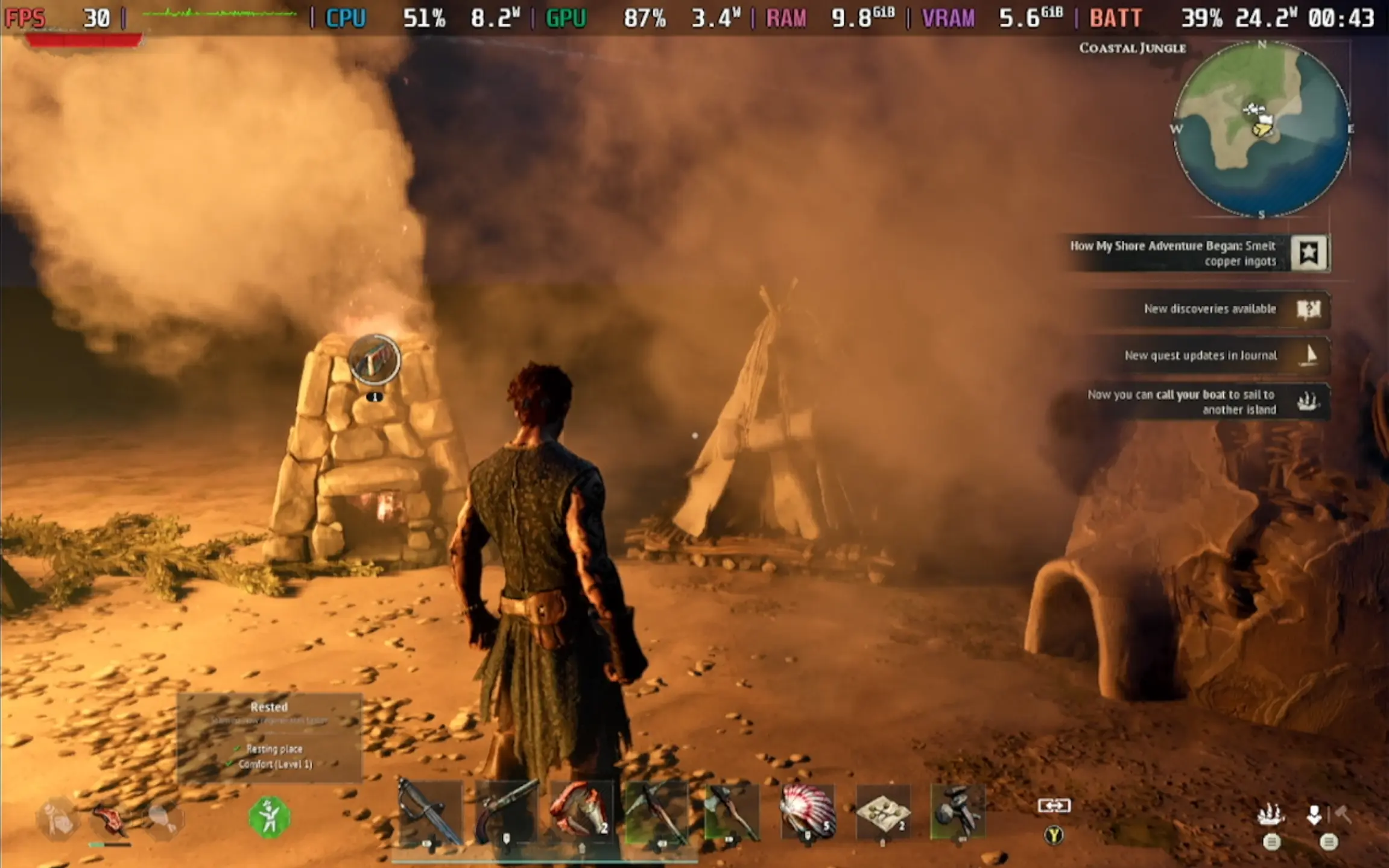Select the striped seashell hotbar slot
The width and height of the screenshot is (1389, 868).
808,811
